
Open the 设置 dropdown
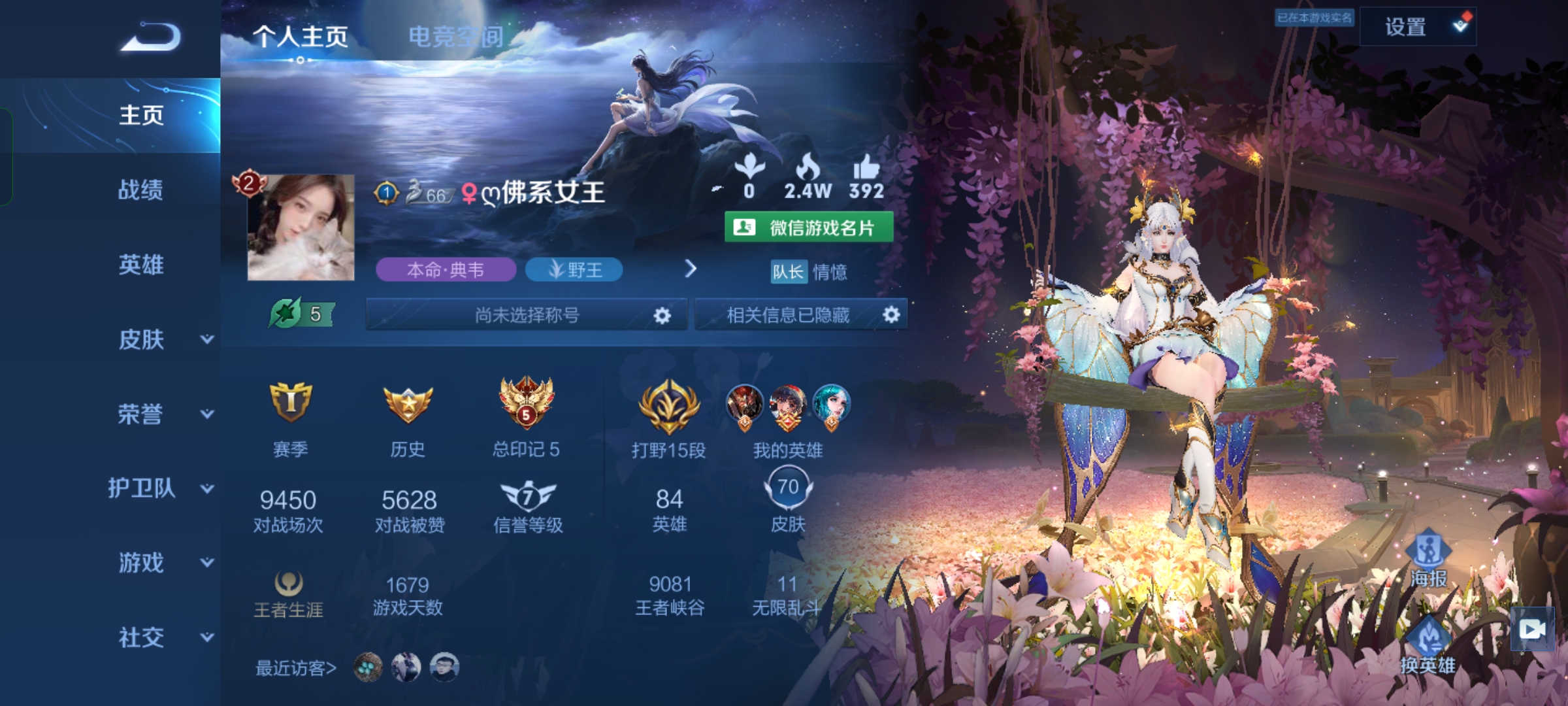point(1418,27)
